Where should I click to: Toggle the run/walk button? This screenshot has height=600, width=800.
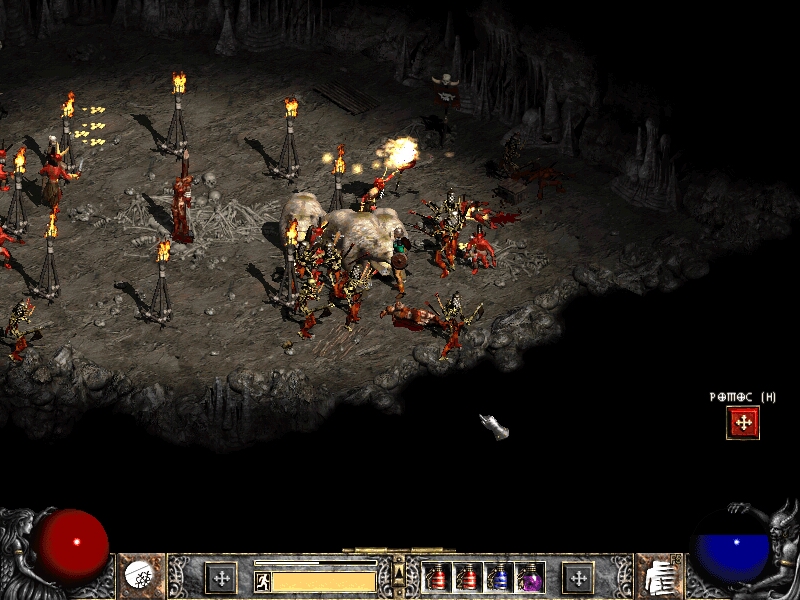tap(263, 581)
